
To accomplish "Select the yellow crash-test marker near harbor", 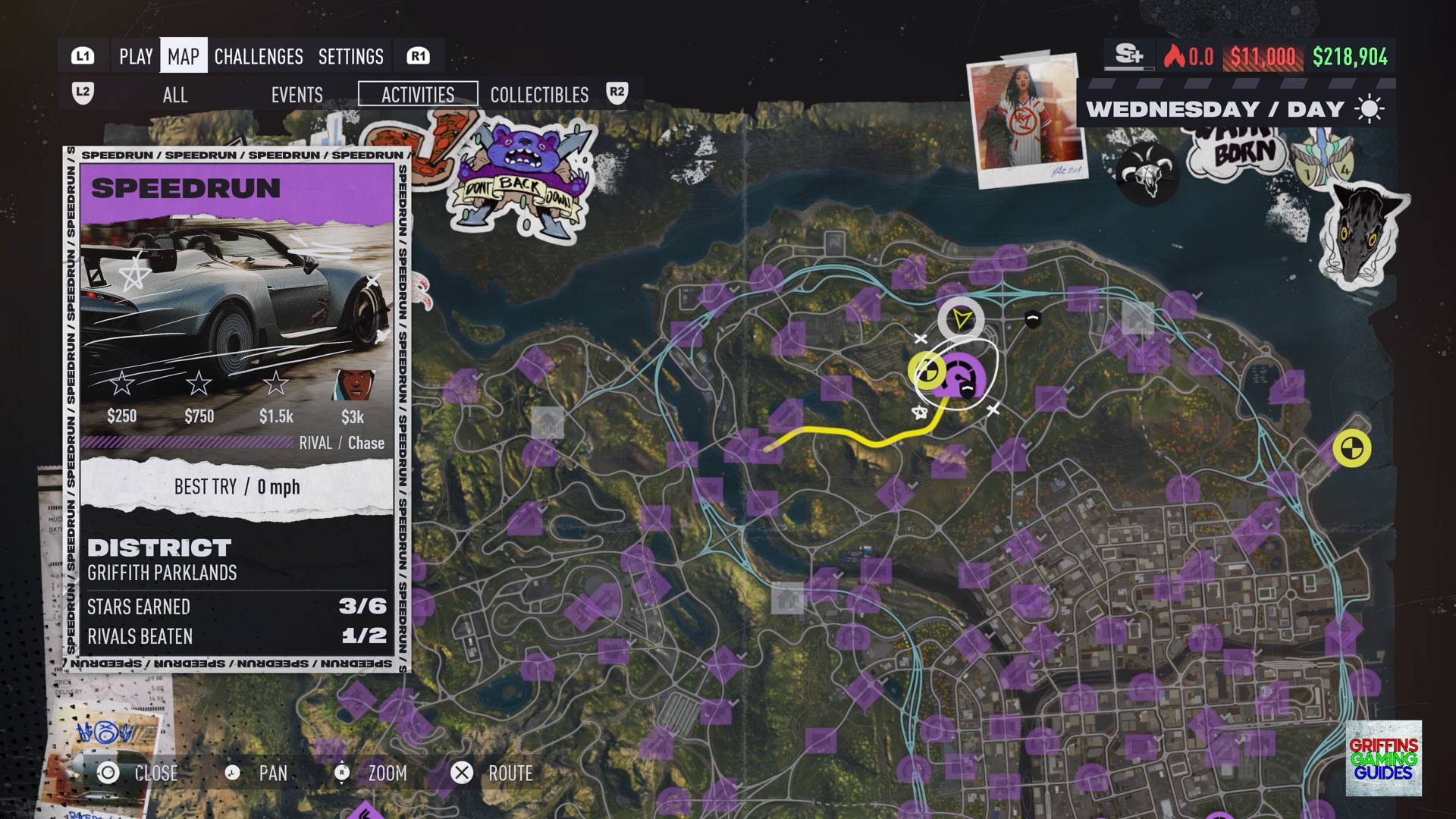I will (1351, 448).
